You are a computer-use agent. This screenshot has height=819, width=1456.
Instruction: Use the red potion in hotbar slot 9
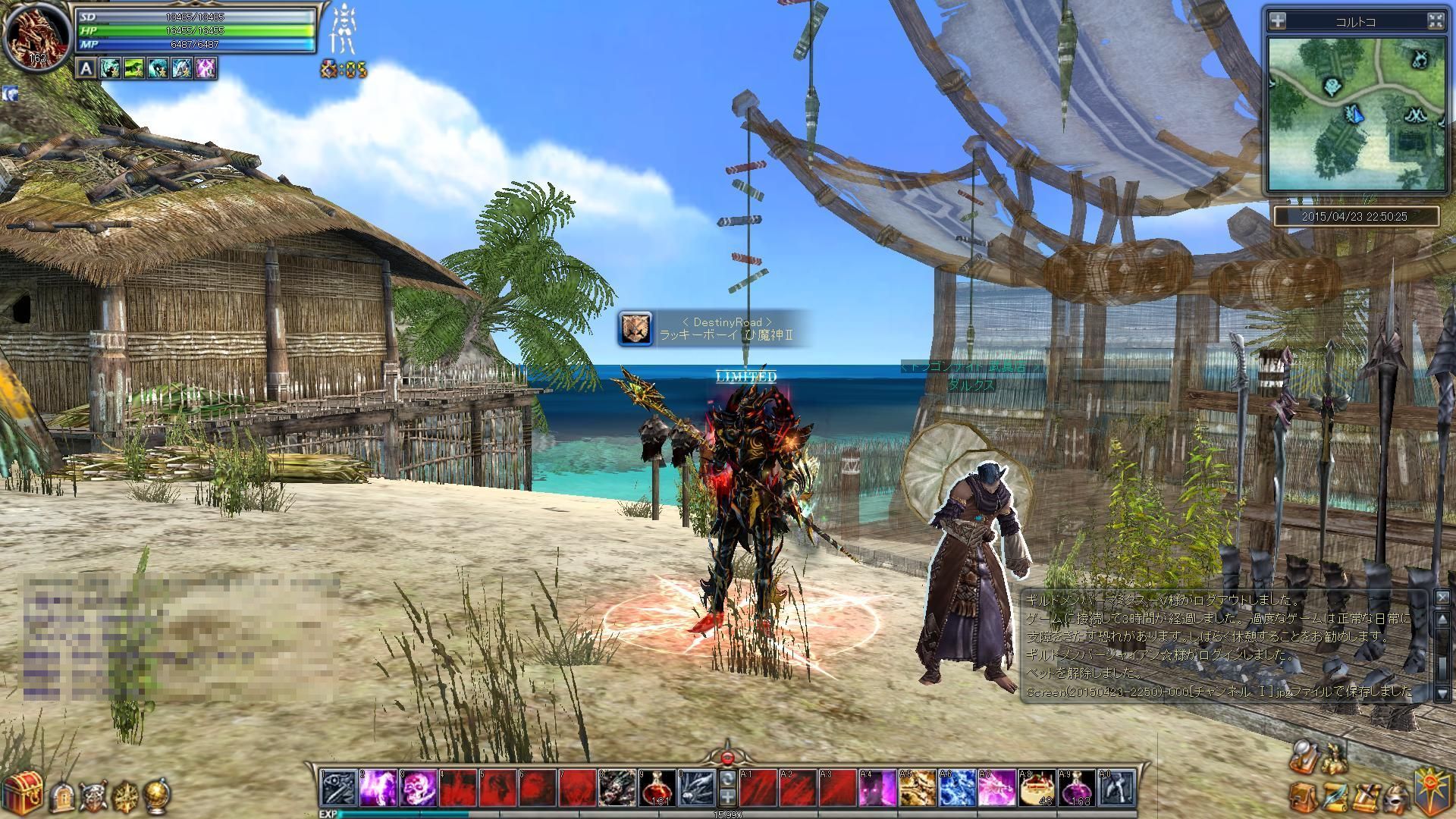tap(657, 788)
